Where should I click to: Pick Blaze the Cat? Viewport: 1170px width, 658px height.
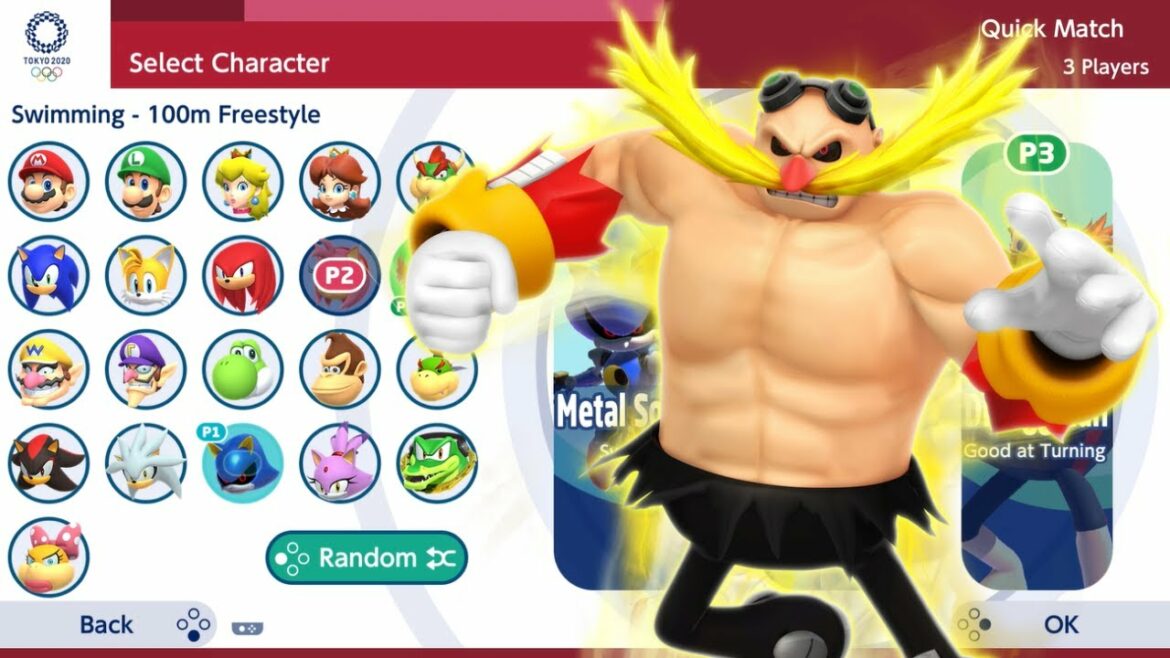[x=340, y=463]
